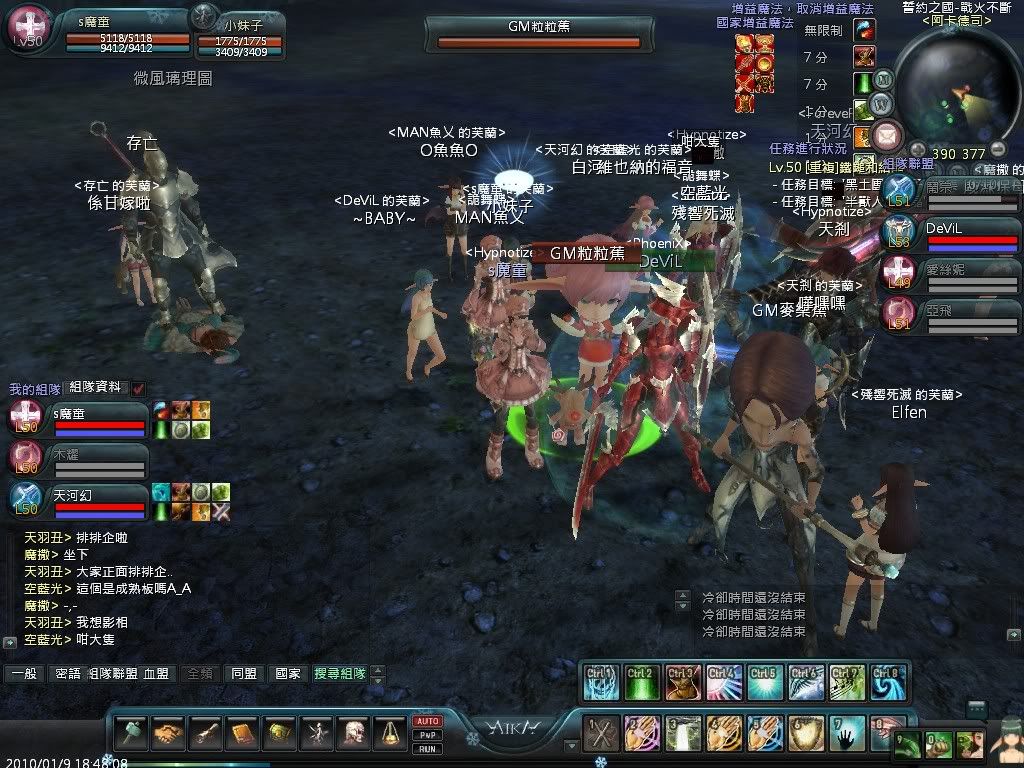
Task: Toggle the RUN movement button
Action: click(428, 748)
